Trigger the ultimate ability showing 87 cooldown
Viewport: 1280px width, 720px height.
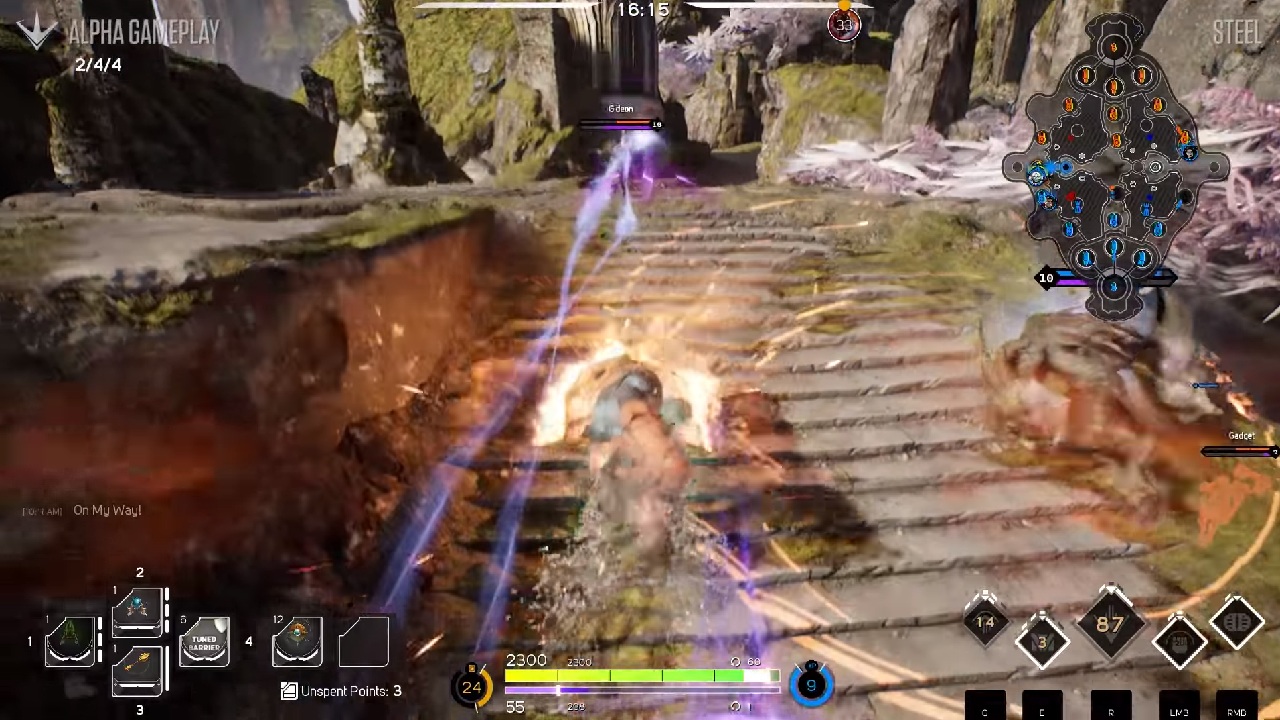1110,625
